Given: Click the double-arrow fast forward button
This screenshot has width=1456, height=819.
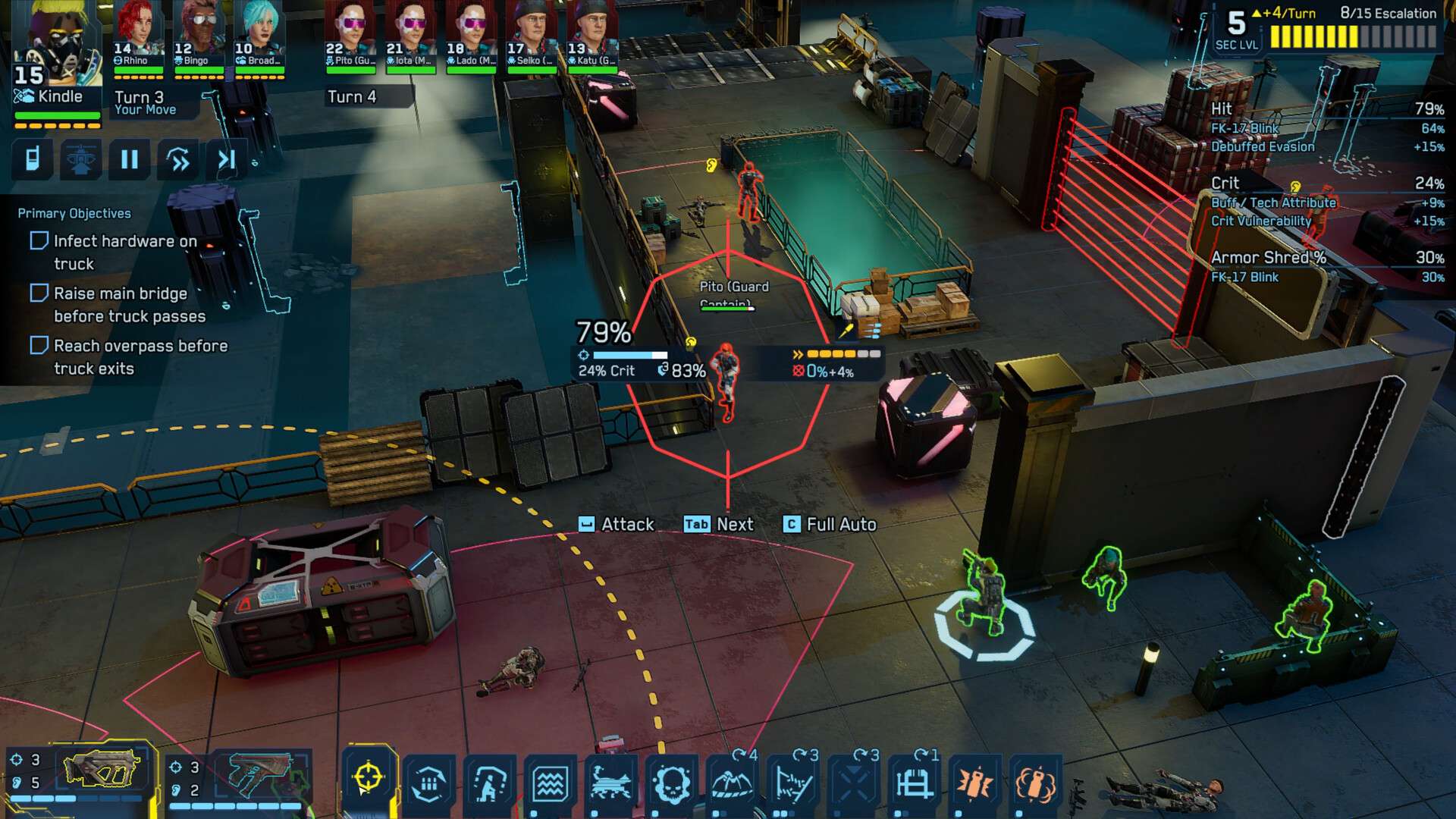Looking at the screenshot, I should [x=178, y=159].
